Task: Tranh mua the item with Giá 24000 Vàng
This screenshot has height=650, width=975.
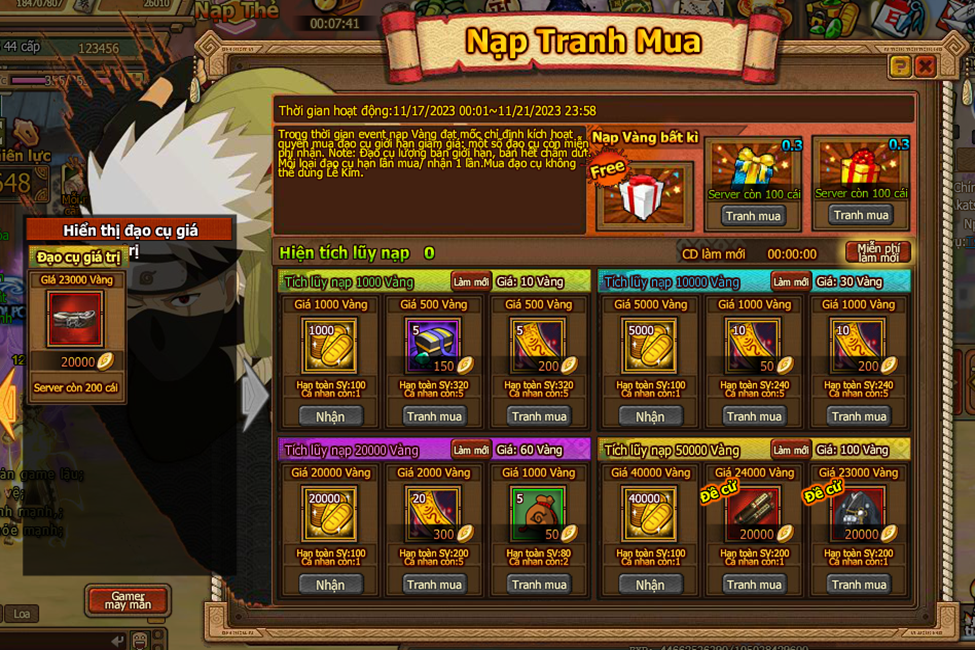Action: (x=754, y=584)
